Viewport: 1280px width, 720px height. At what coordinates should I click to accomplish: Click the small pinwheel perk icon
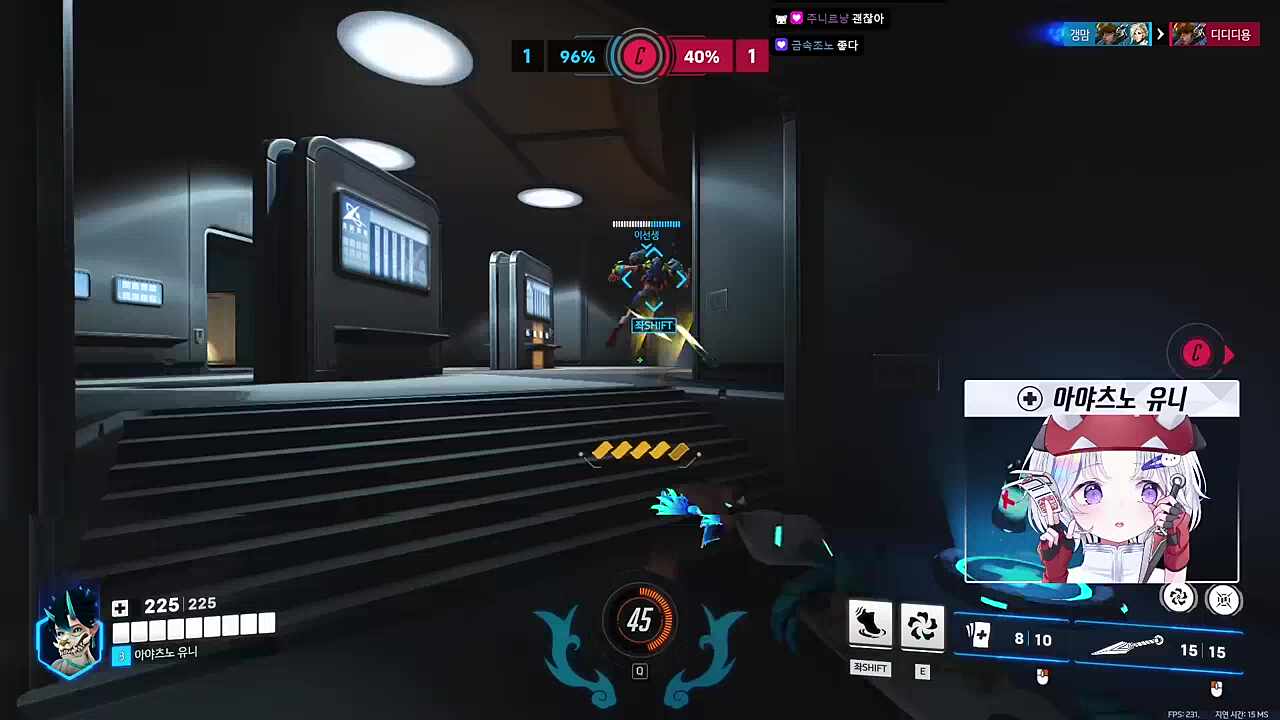(x=1178, y=598)
